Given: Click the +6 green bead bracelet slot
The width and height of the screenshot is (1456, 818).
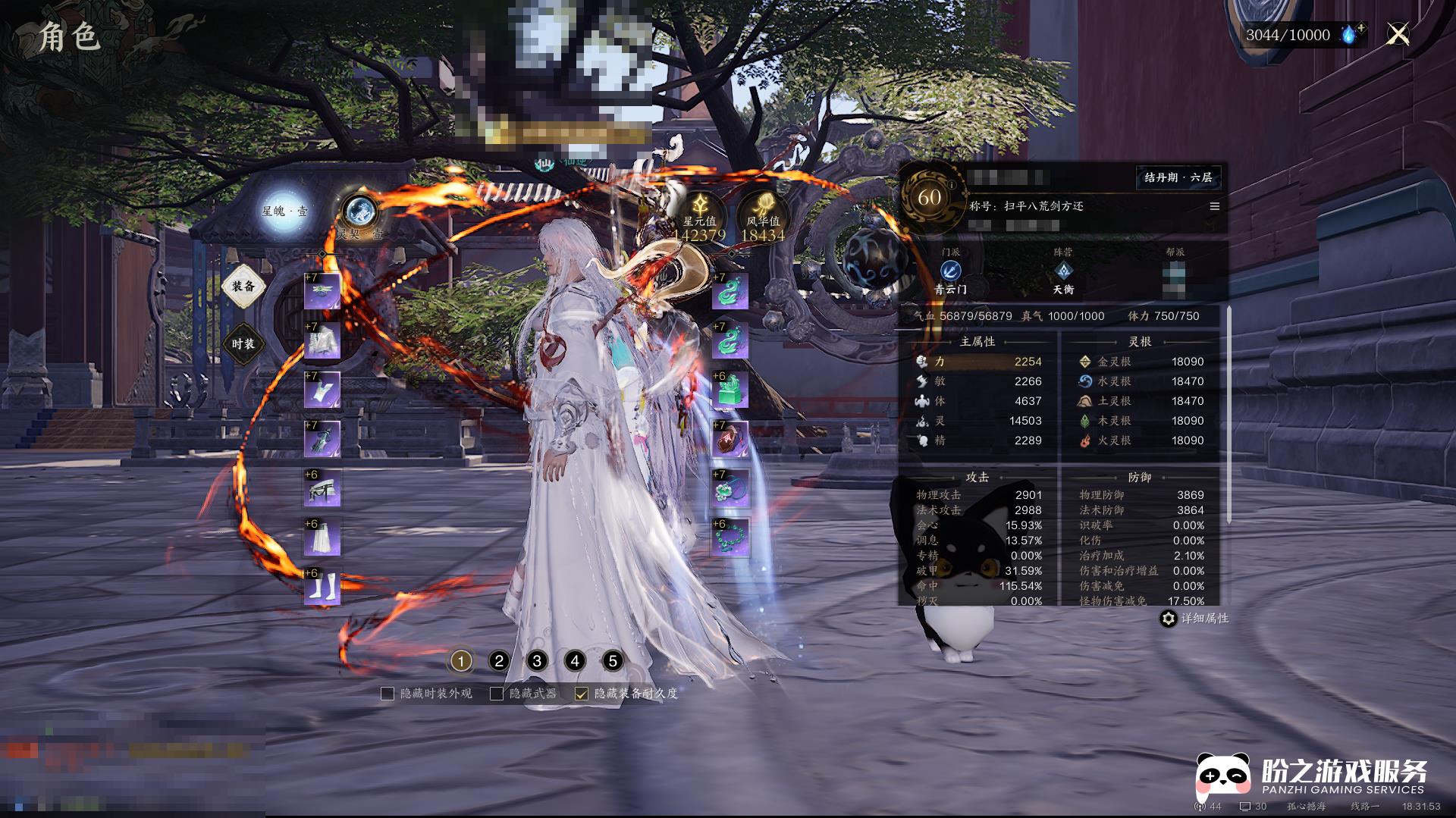Looking at the screenshot, I should click(730, 537).
